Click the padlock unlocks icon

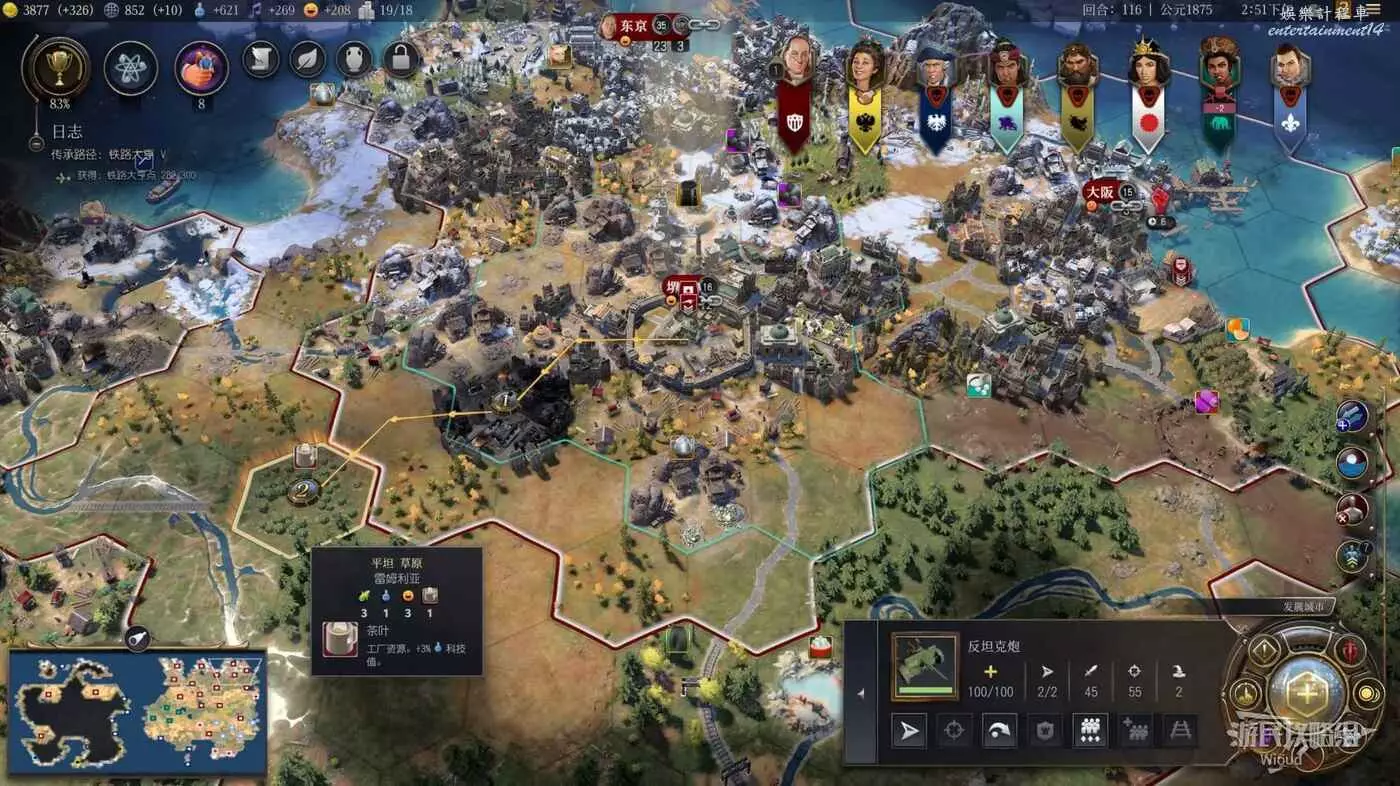(x=401, y=59)
